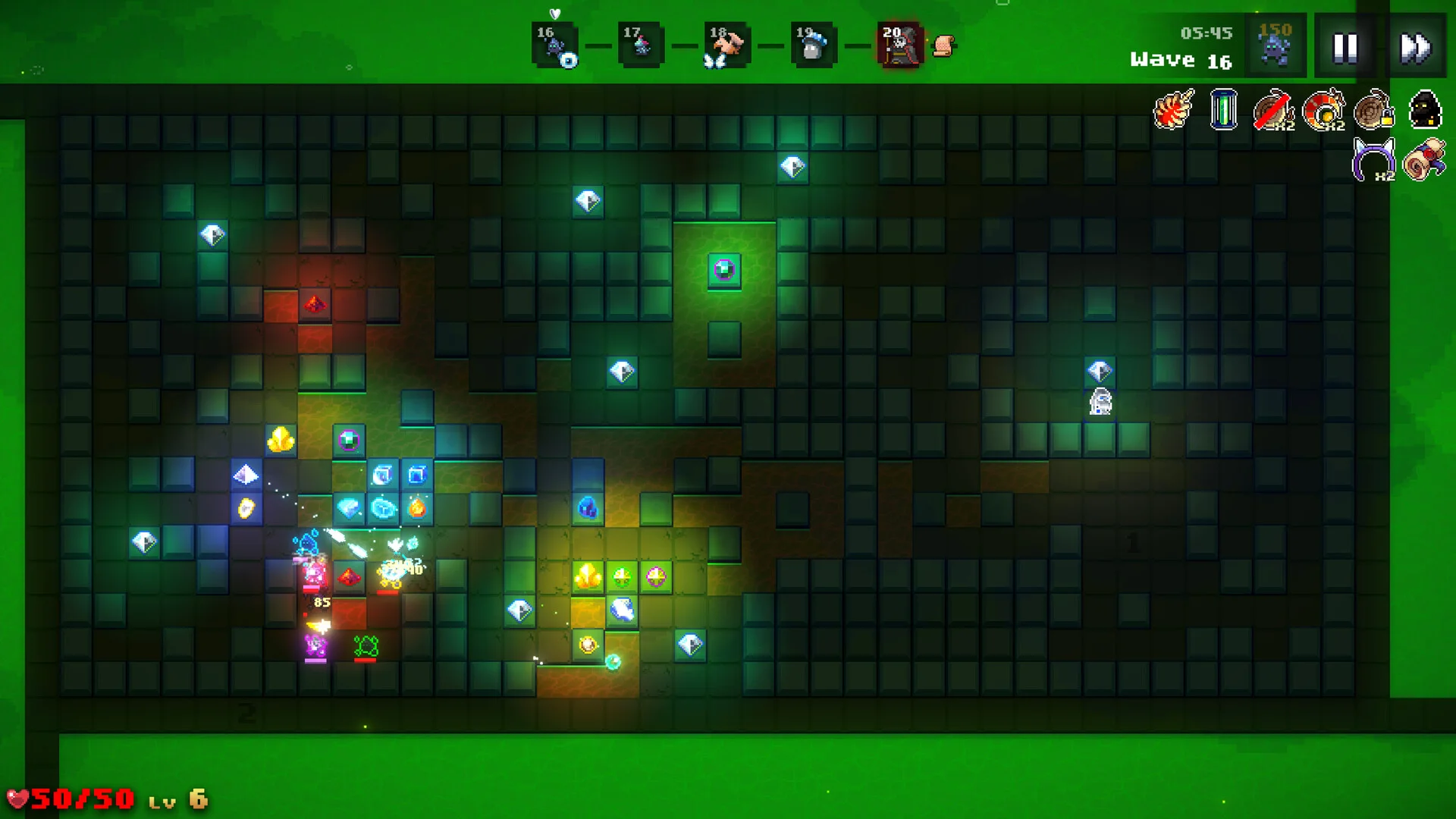Select the wave 16 enemy preview
1456x819 pixels.
coord(555,46)
